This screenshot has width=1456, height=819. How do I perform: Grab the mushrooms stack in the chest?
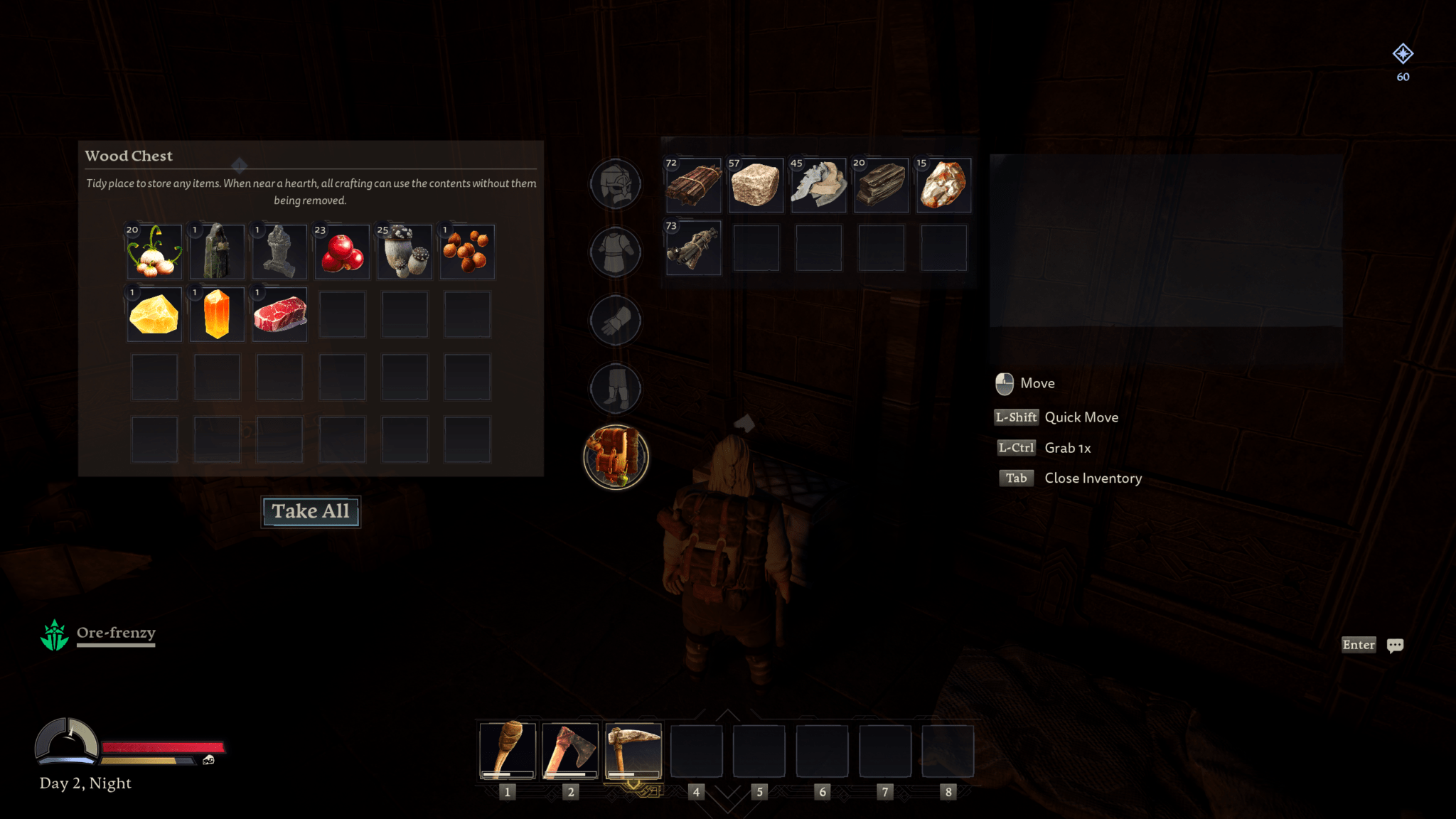point(405,252)
